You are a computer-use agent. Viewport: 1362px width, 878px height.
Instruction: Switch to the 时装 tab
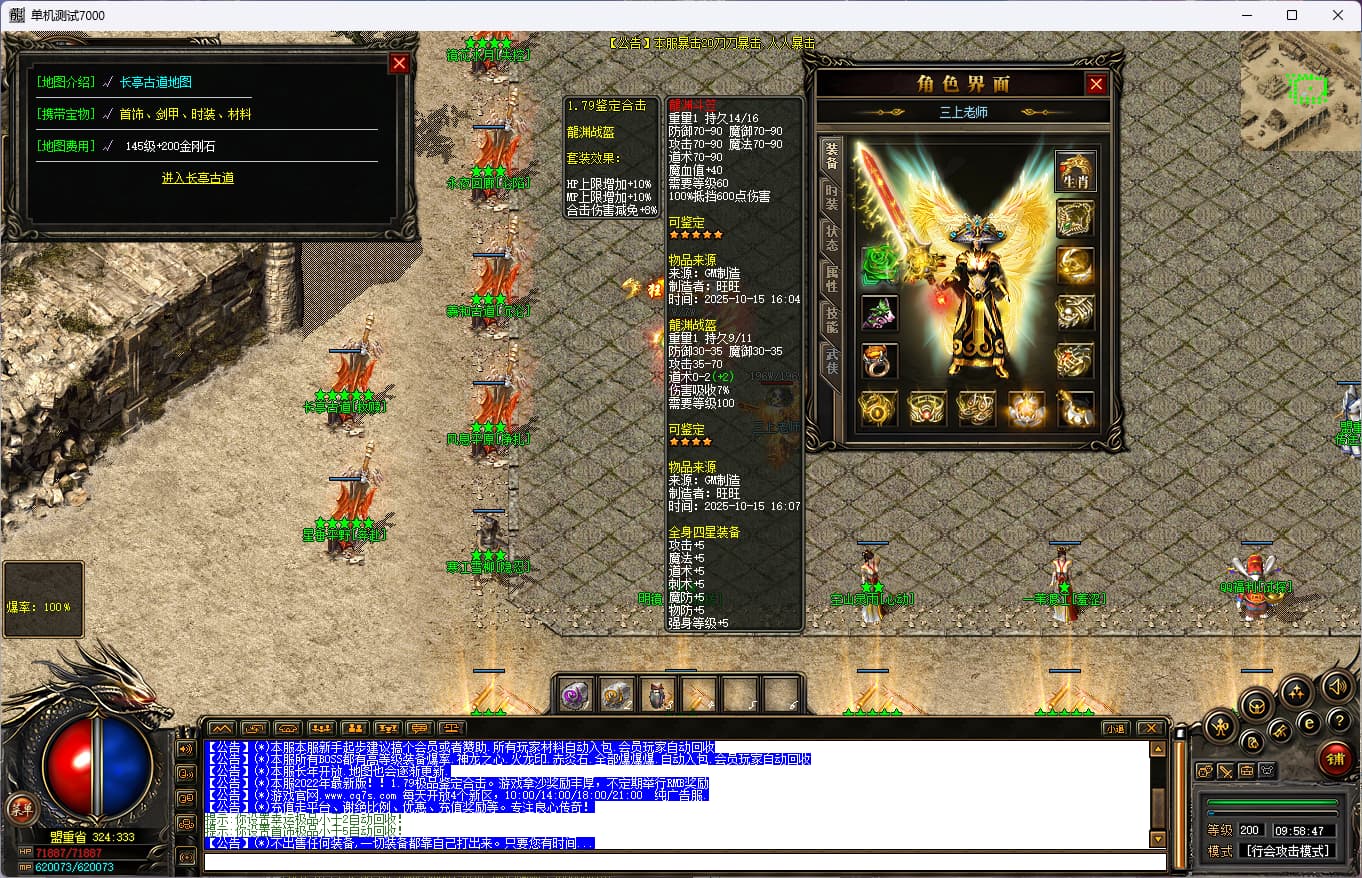[831, 196]
